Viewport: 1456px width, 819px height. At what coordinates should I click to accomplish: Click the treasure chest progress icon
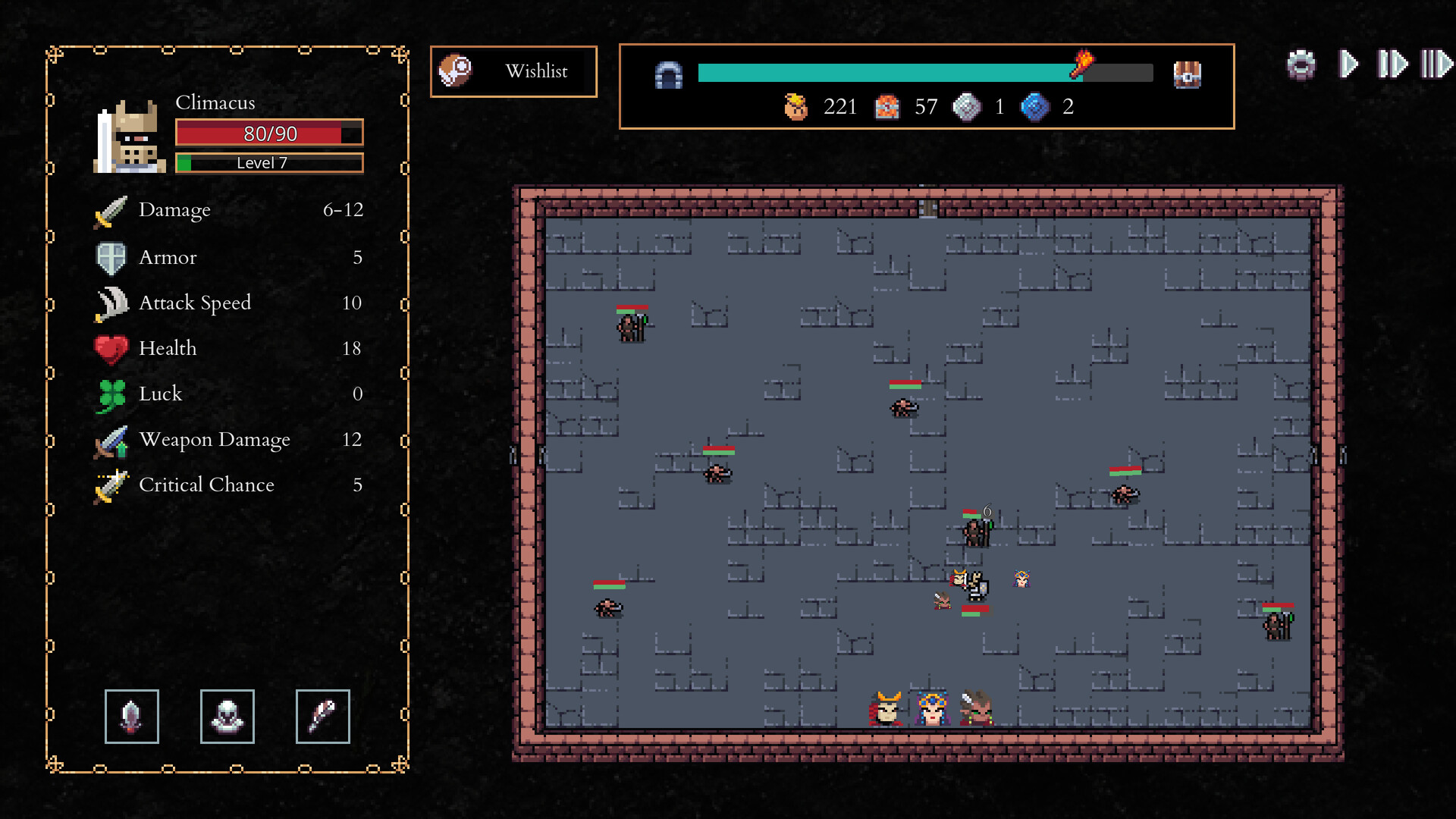(x=1187, y=74)
